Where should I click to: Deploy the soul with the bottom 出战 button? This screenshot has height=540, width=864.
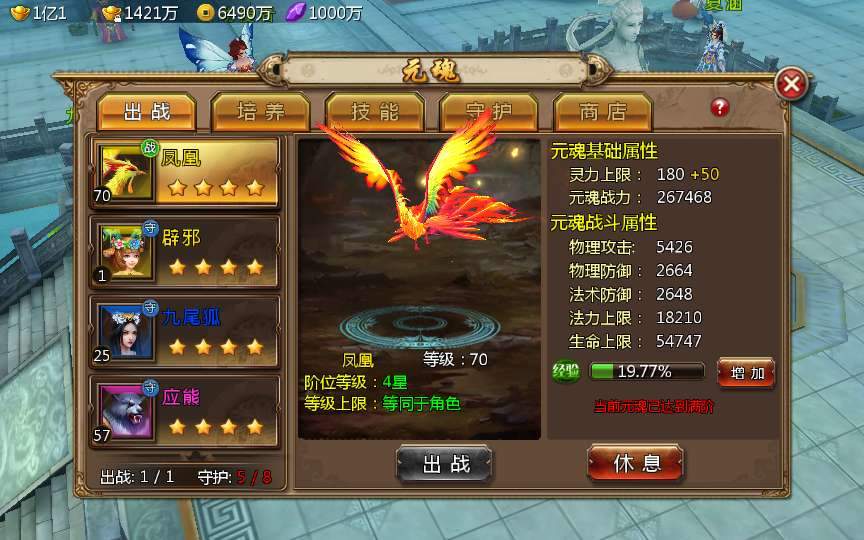pyautogui.click(x=444, y=463)
